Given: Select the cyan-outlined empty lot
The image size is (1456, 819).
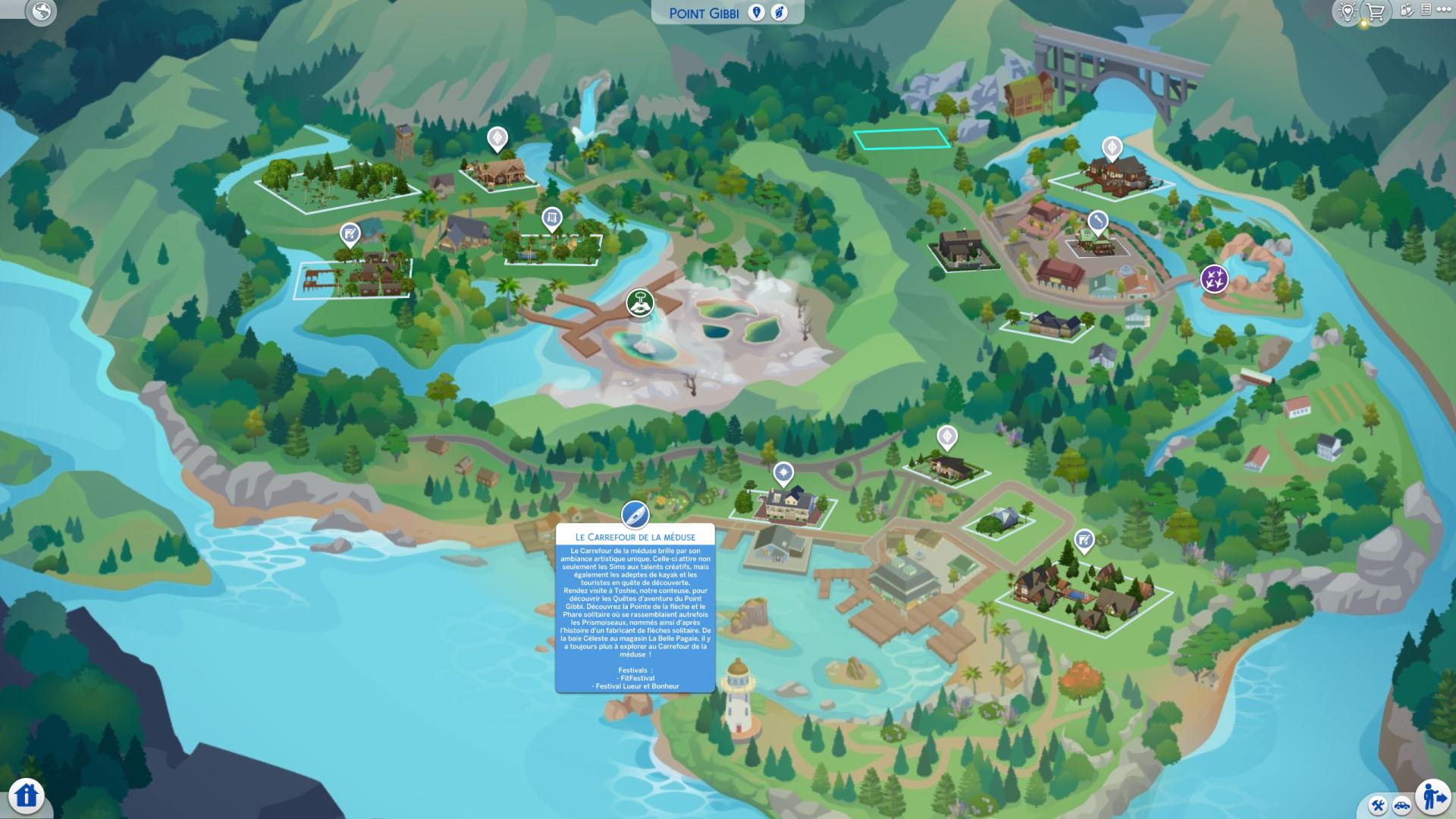Looking at the screenshot, I should click(902, 139).
